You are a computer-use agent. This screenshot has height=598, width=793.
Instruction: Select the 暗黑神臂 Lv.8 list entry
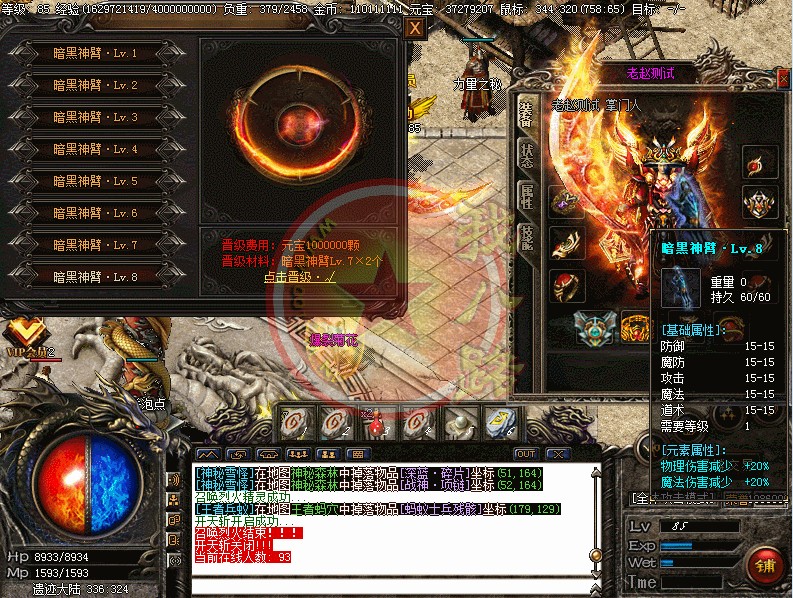click(95, 277)
